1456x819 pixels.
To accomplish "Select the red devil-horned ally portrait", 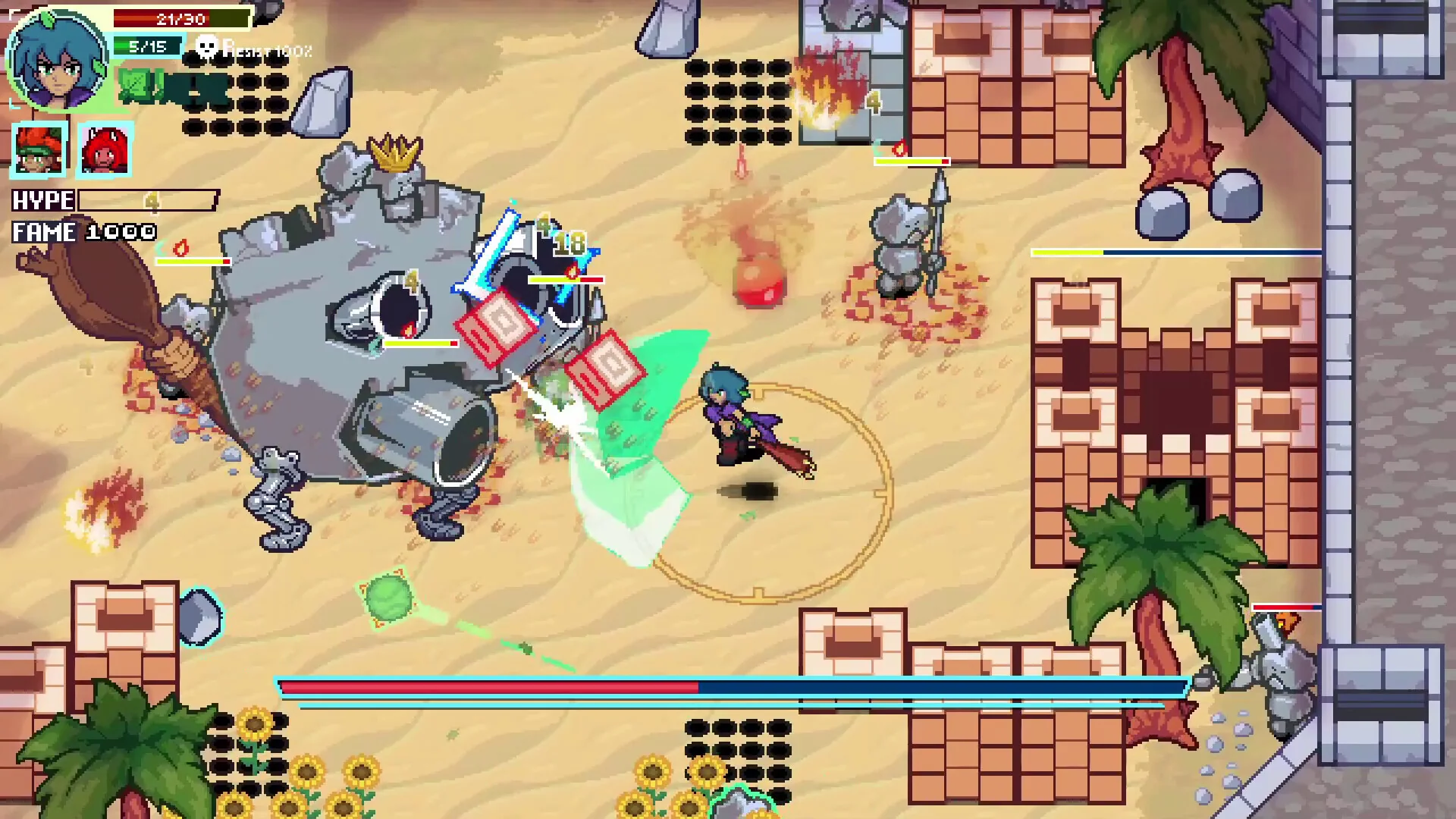I will 105,149.
